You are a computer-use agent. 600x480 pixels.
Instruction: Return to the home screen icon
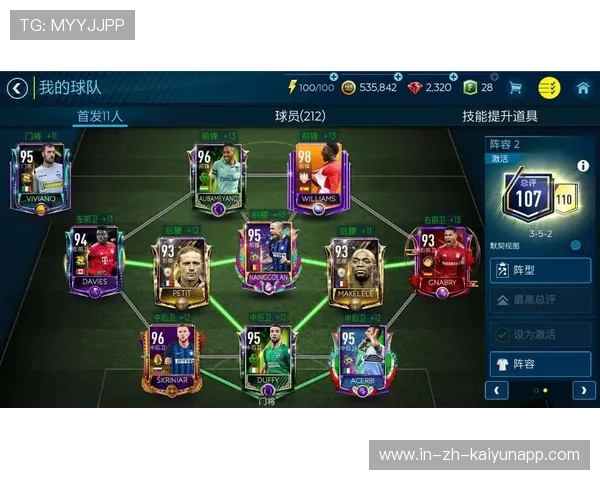583,88
